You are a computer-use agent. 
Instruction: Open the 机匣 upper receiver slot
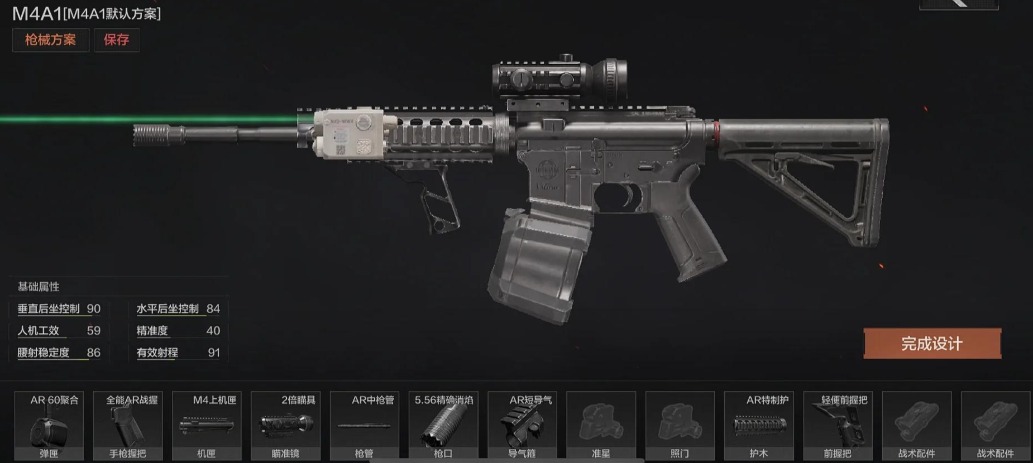206,425
